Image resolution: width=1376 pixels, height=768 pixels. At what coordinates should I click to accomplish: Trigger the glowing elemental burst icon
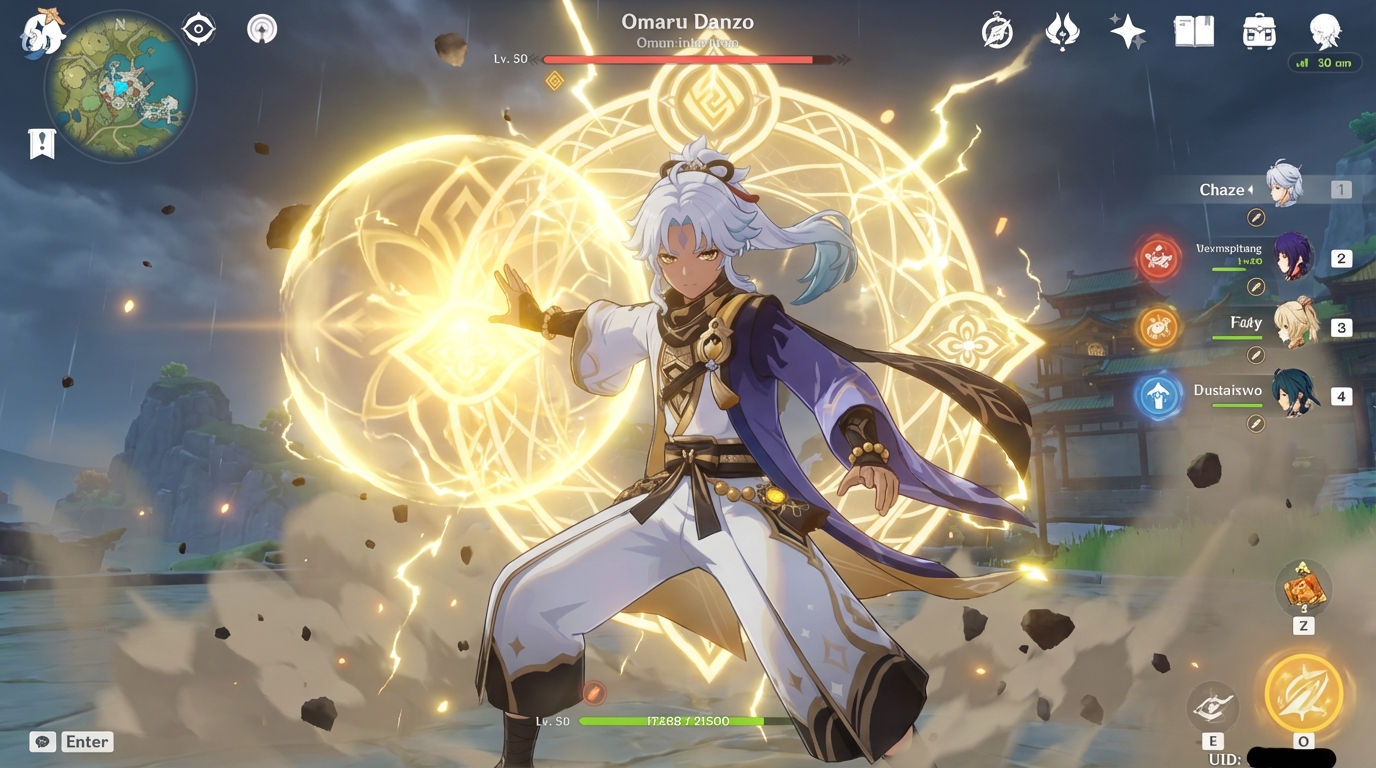(1301, 691)
